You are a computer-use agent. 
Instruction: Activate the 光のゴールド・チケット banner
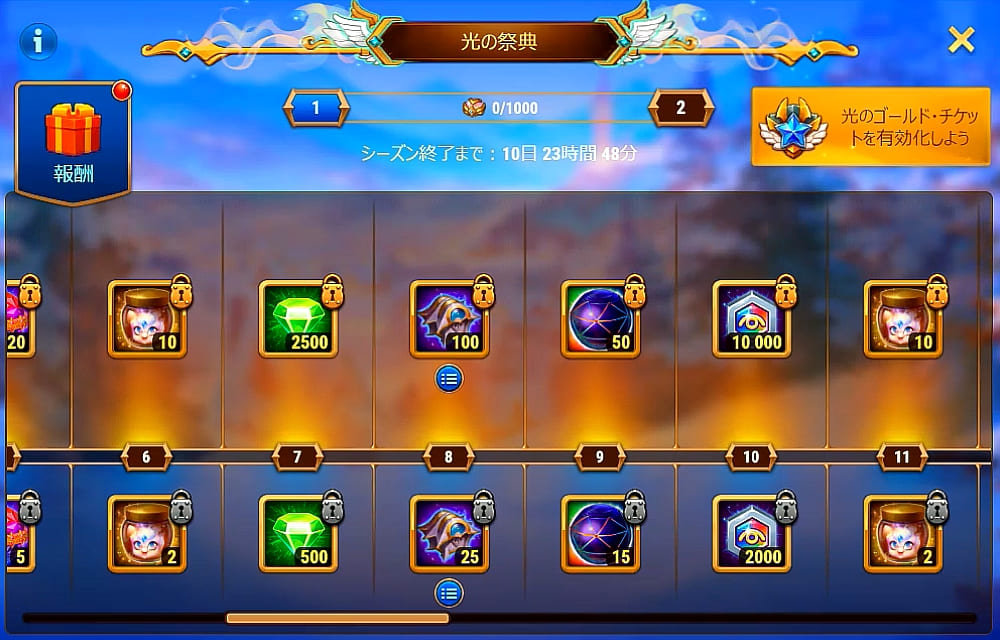coord(863,126)
